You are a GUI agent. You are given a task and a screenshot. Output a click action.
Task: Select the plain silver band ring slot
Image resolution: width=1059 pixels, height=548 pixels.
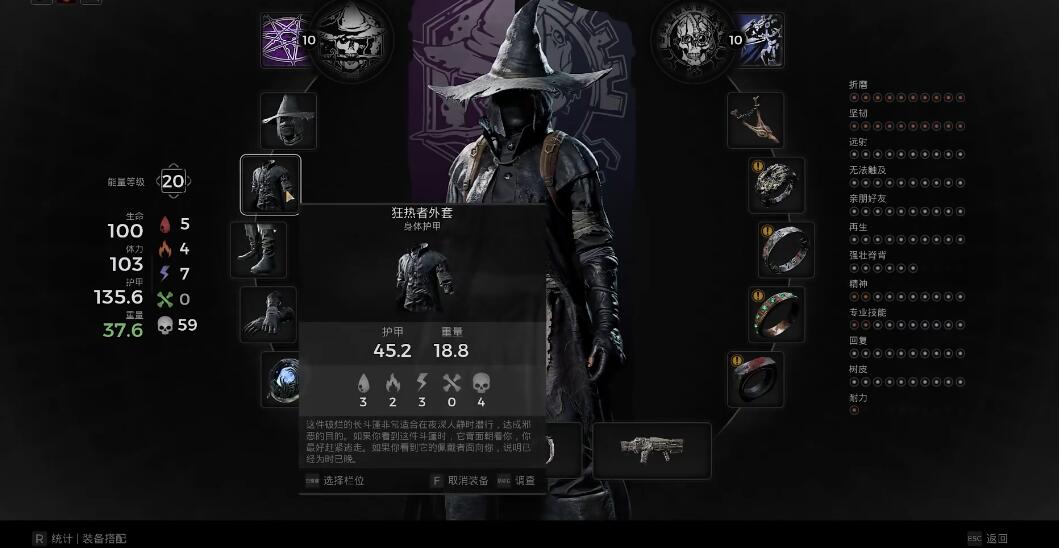(x=786, y=250)
